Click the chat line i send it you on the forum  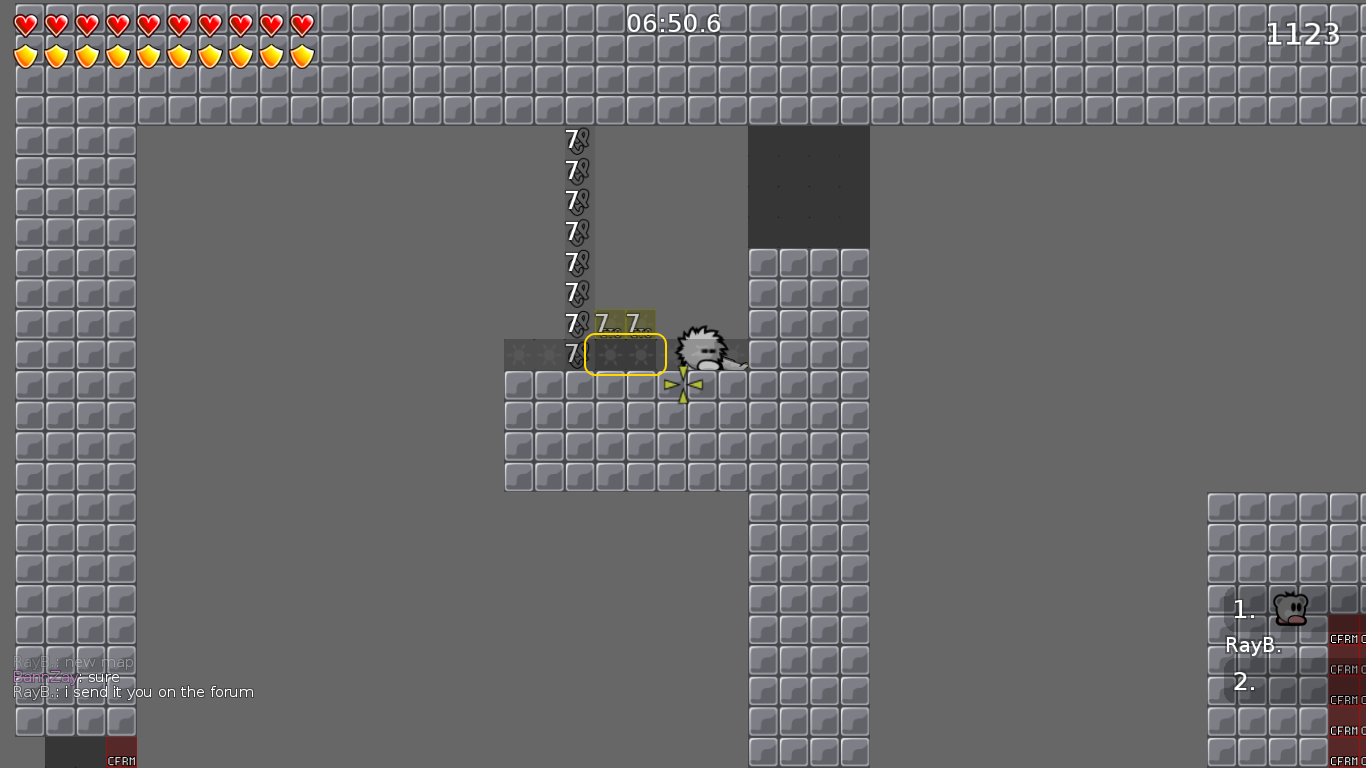(135, 691)
